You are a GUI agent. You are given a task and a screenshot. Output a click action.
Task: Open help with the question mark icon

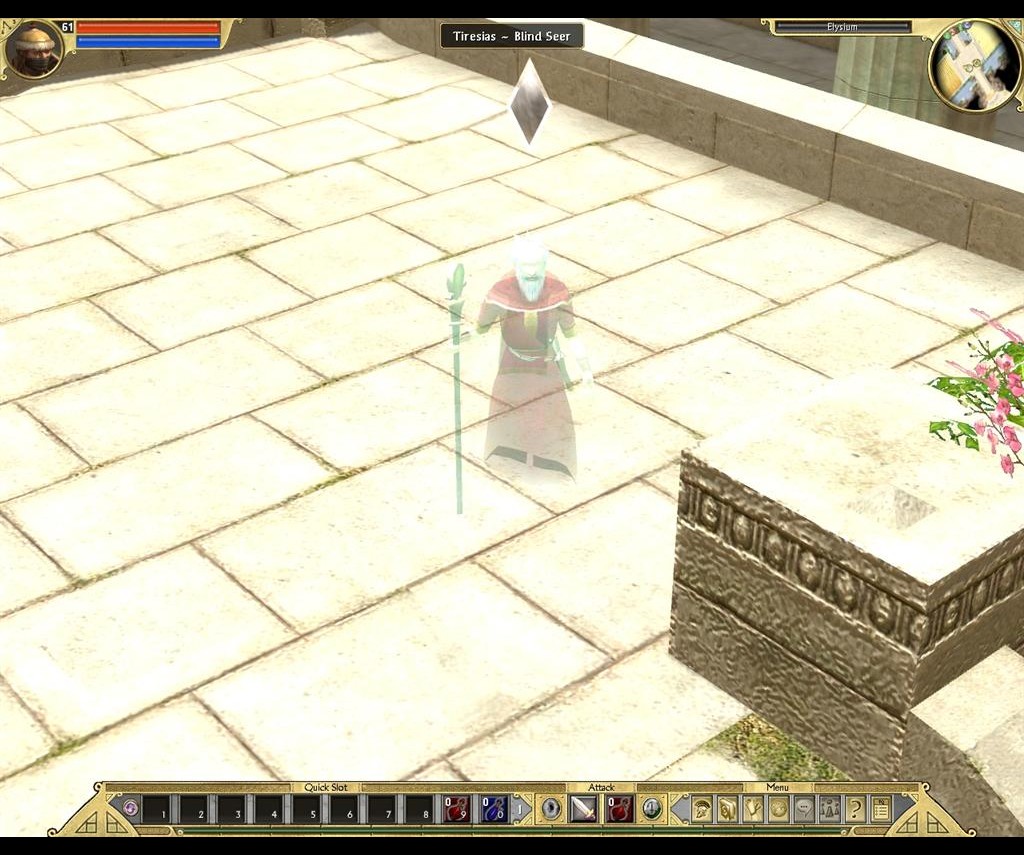coord(855,808)
